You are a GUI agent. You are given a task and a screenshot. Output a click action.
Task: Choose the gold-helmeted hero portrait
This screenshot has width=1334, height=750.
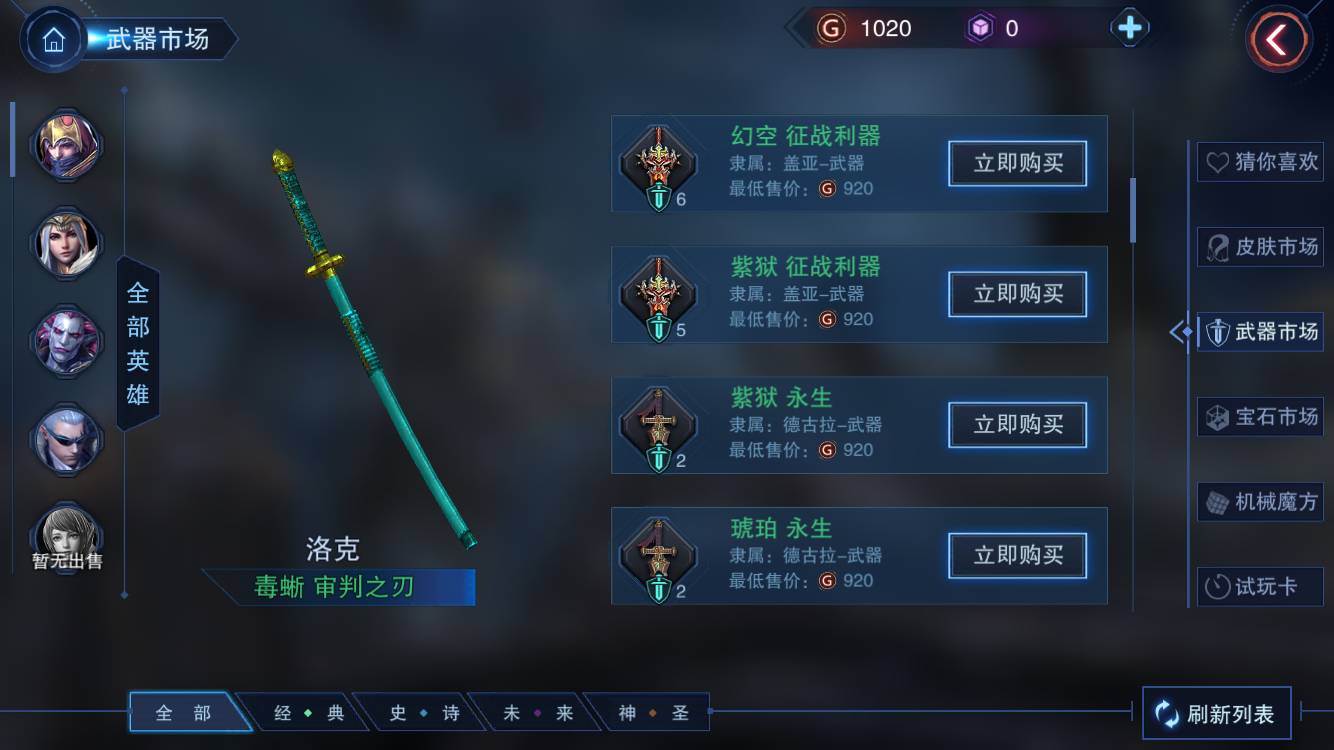tap(68, 145)
